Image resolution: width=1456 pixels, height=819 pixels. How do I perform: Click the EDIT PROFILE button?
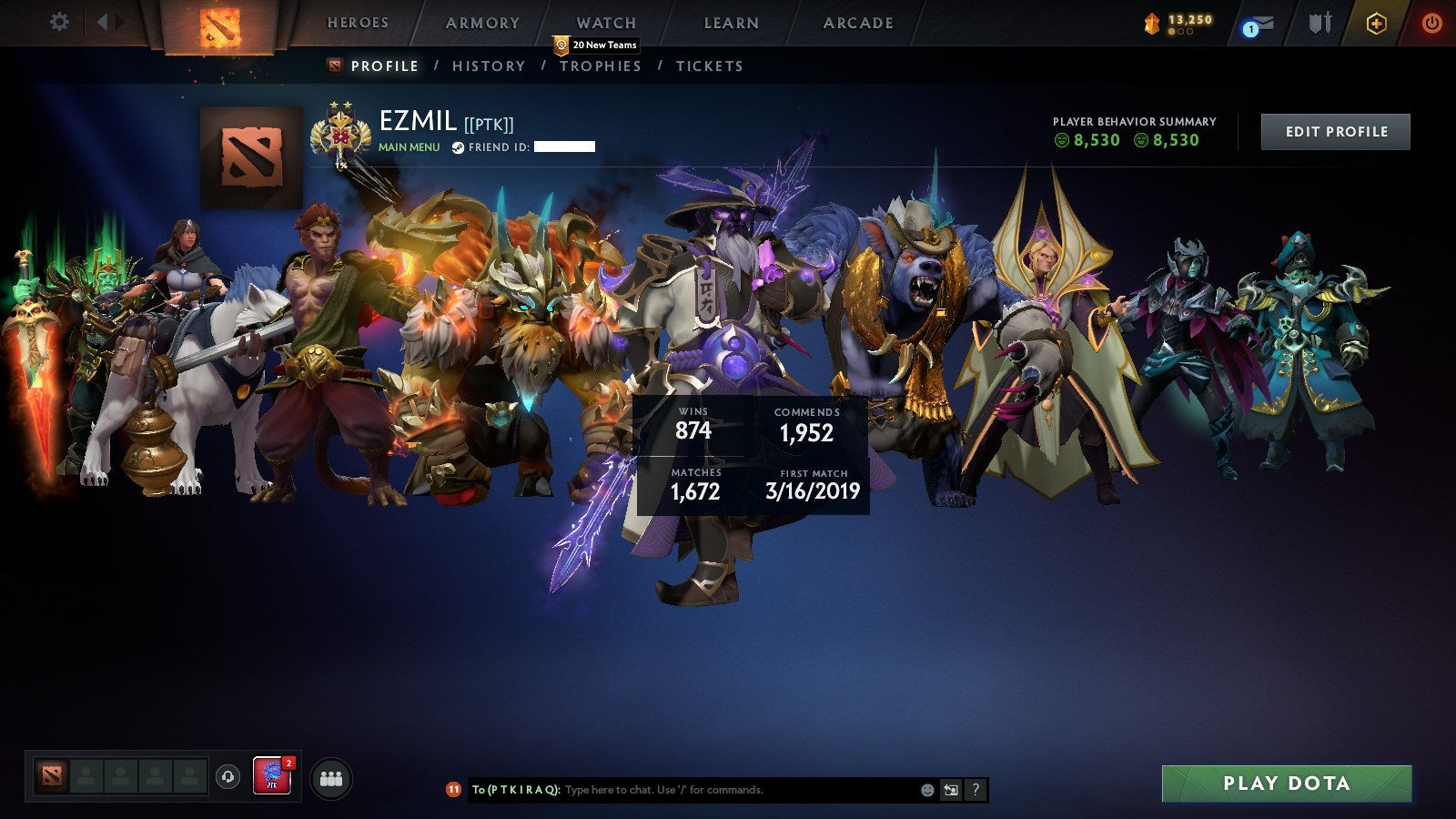pos(1334,131)
